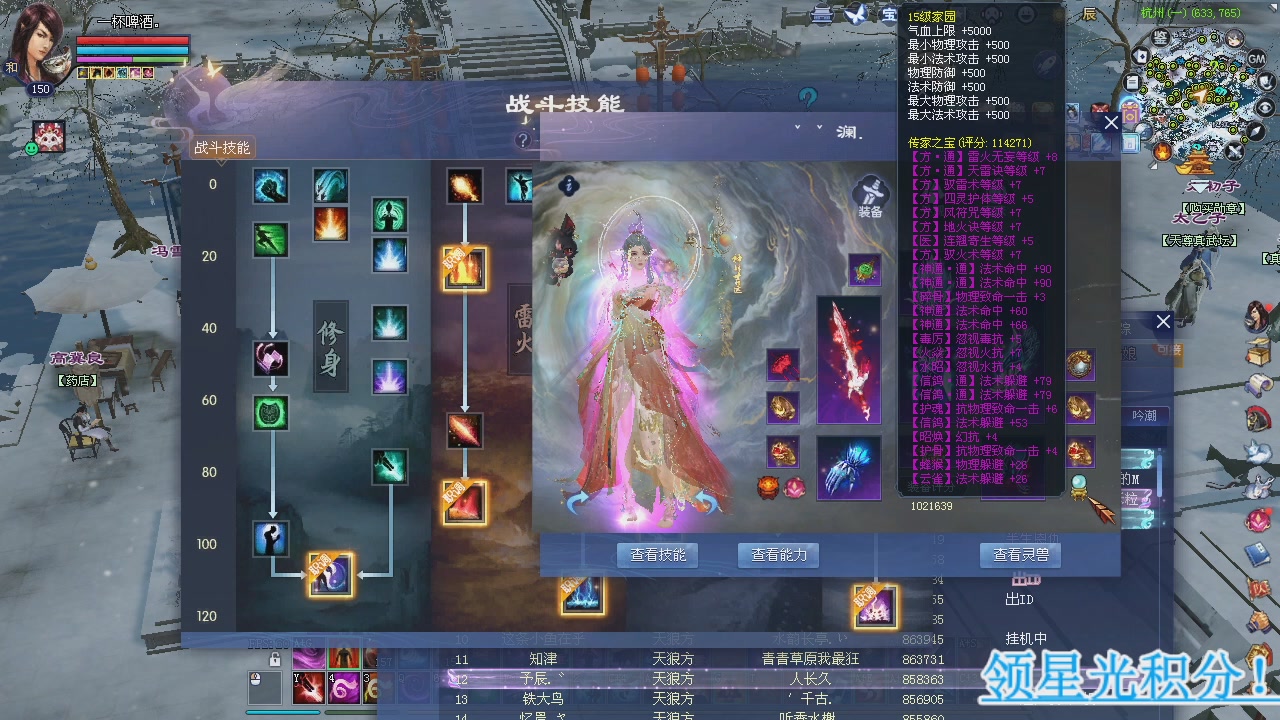Click the 鉴 appraisal icon above the minimap
This screenshot has width=1280, height=720.
click(x=1160, y=37)
